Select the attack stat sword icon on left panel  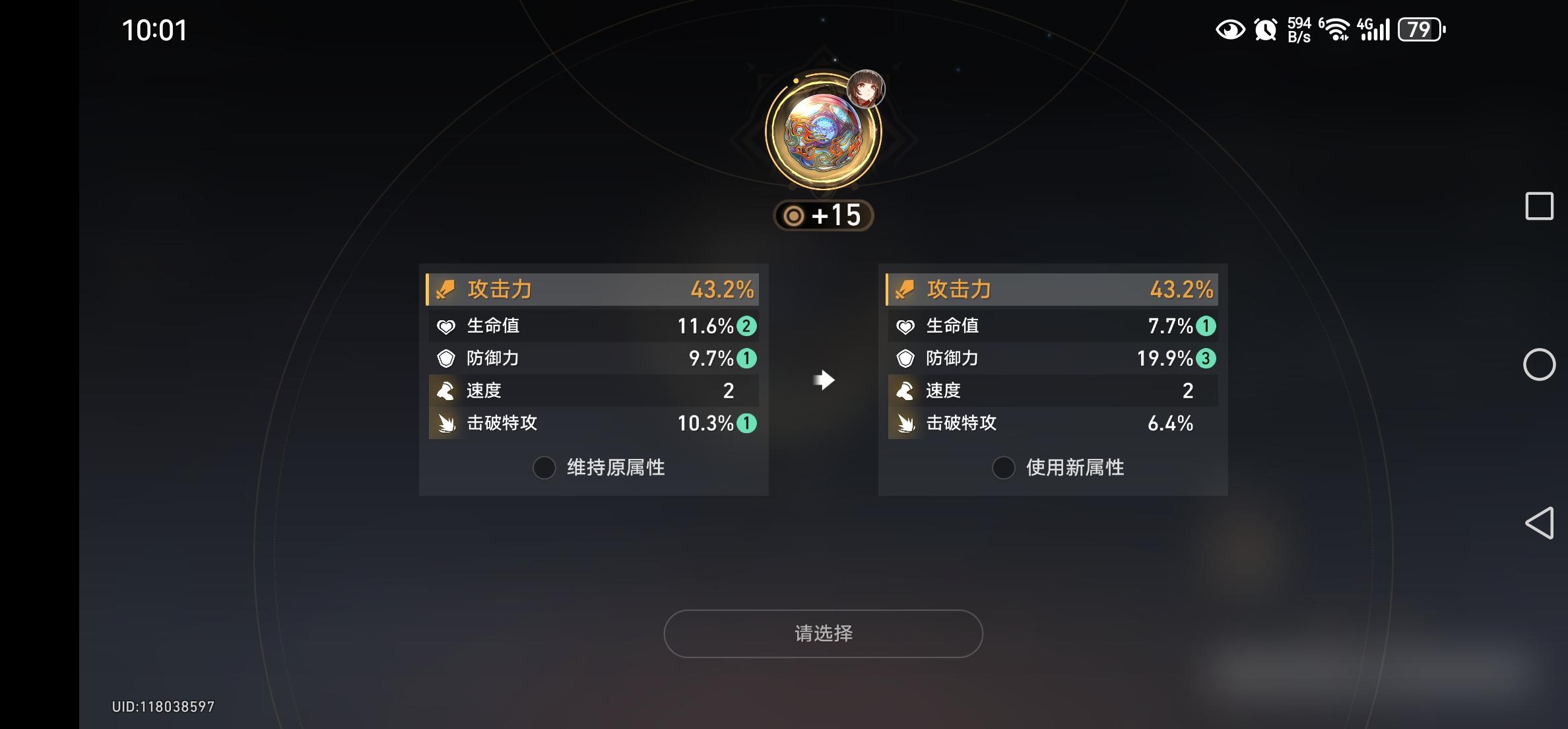[446, 289]
